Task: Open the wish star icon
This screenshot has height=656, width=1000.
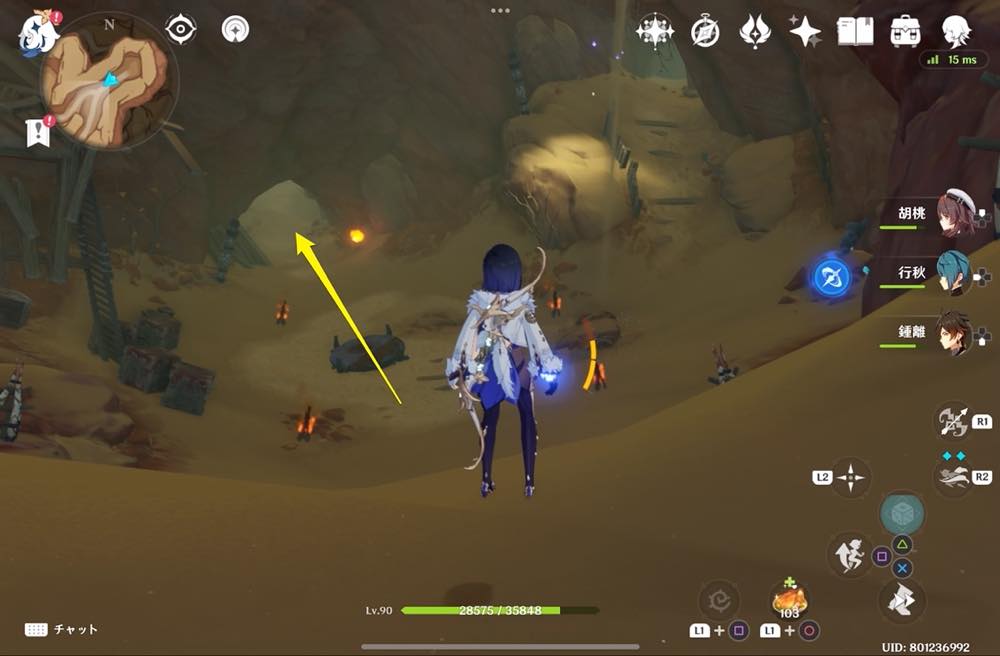Action: coord(655,31)
